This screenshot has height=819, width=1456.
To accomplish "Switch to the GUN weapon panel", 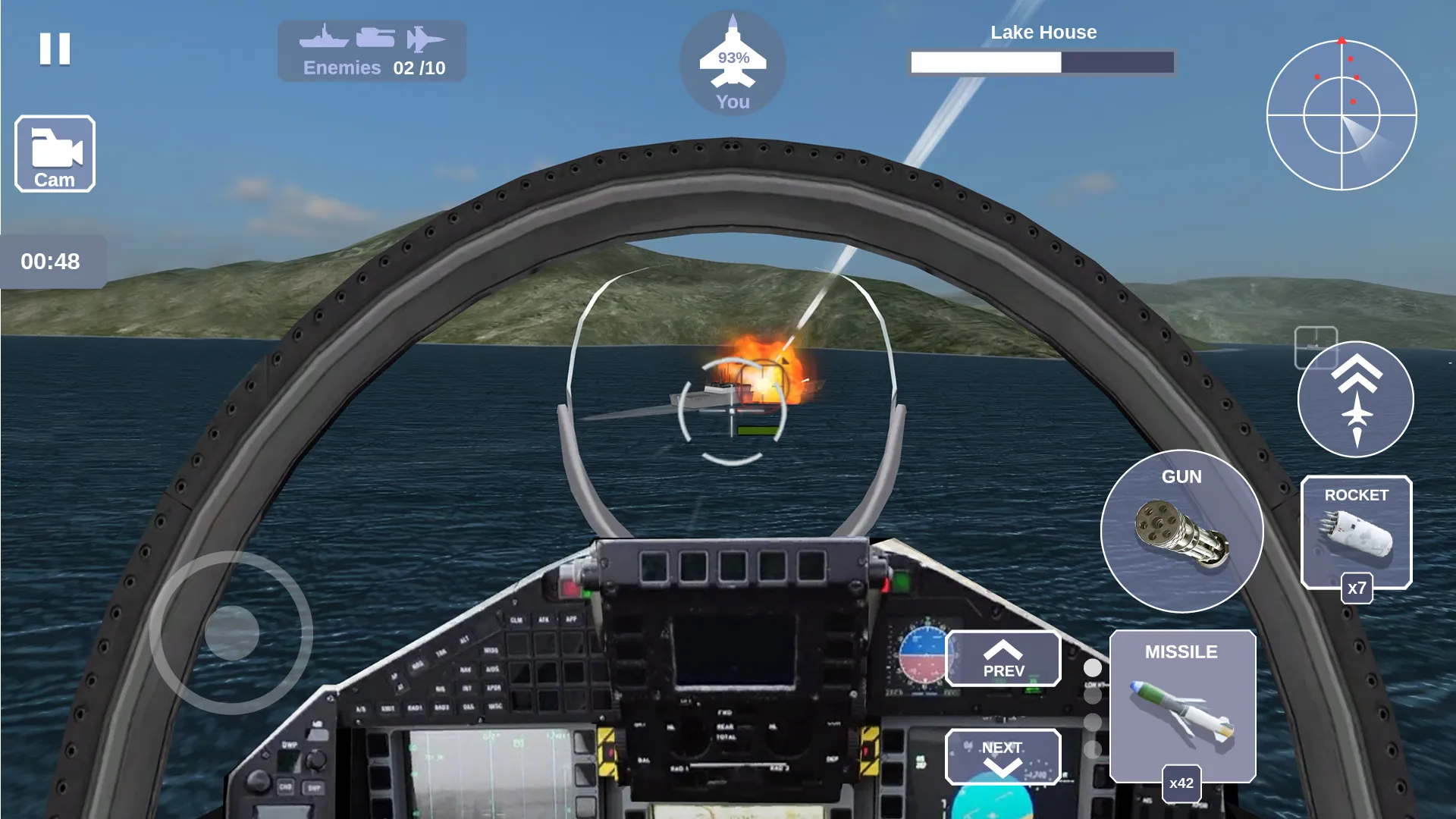I will pos(1185,531).
